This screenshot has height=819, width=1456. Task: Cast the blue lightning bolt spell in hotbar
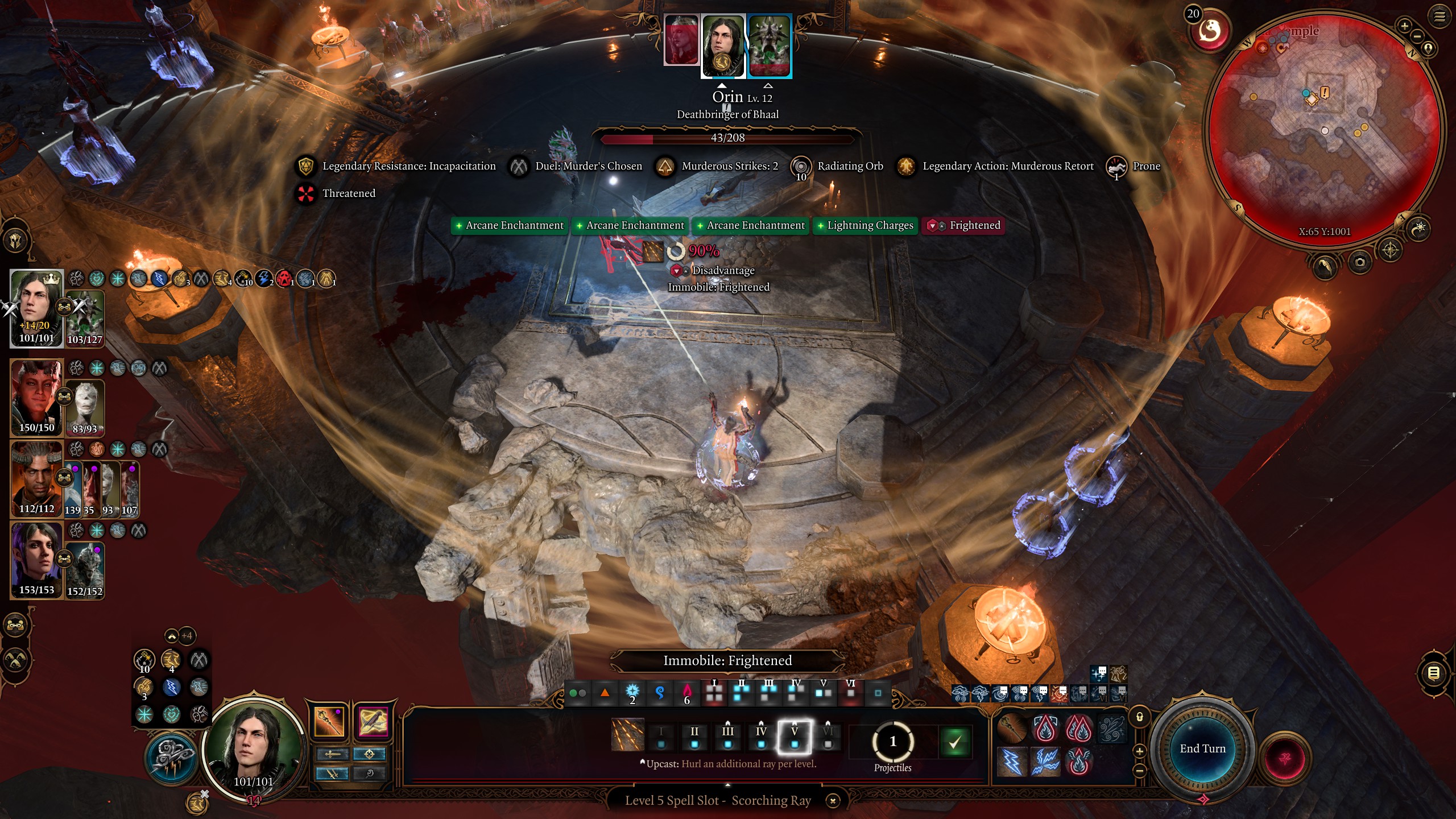click(x=1012, y=762)
